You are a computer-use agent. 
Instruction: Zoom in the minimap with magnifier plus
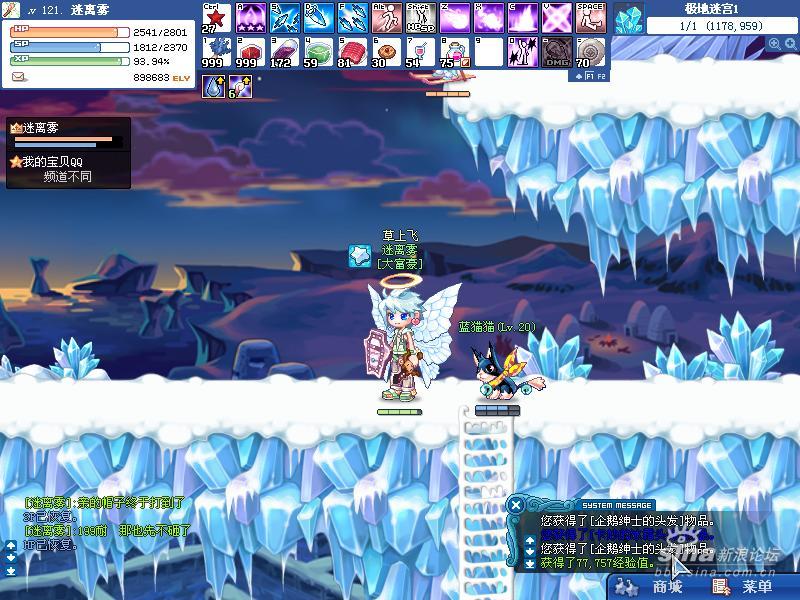click(776, 44)
